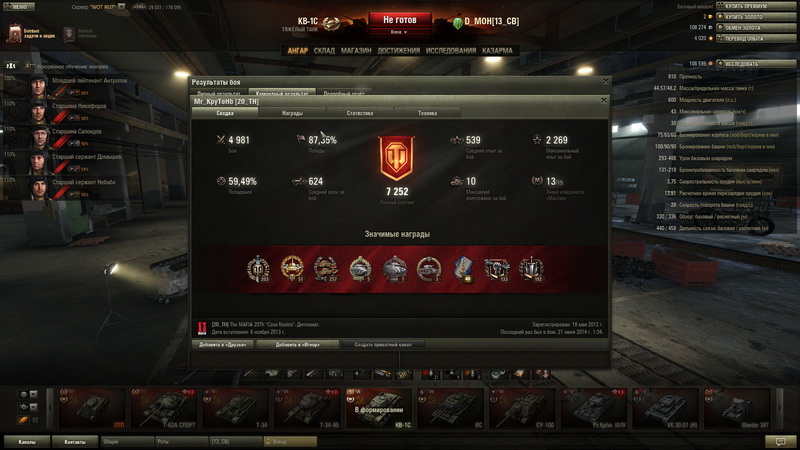The height and width of the screenshot is (450, 800).
Task: Click Добавить в «Игнор» button
Action: coord(297,343)
